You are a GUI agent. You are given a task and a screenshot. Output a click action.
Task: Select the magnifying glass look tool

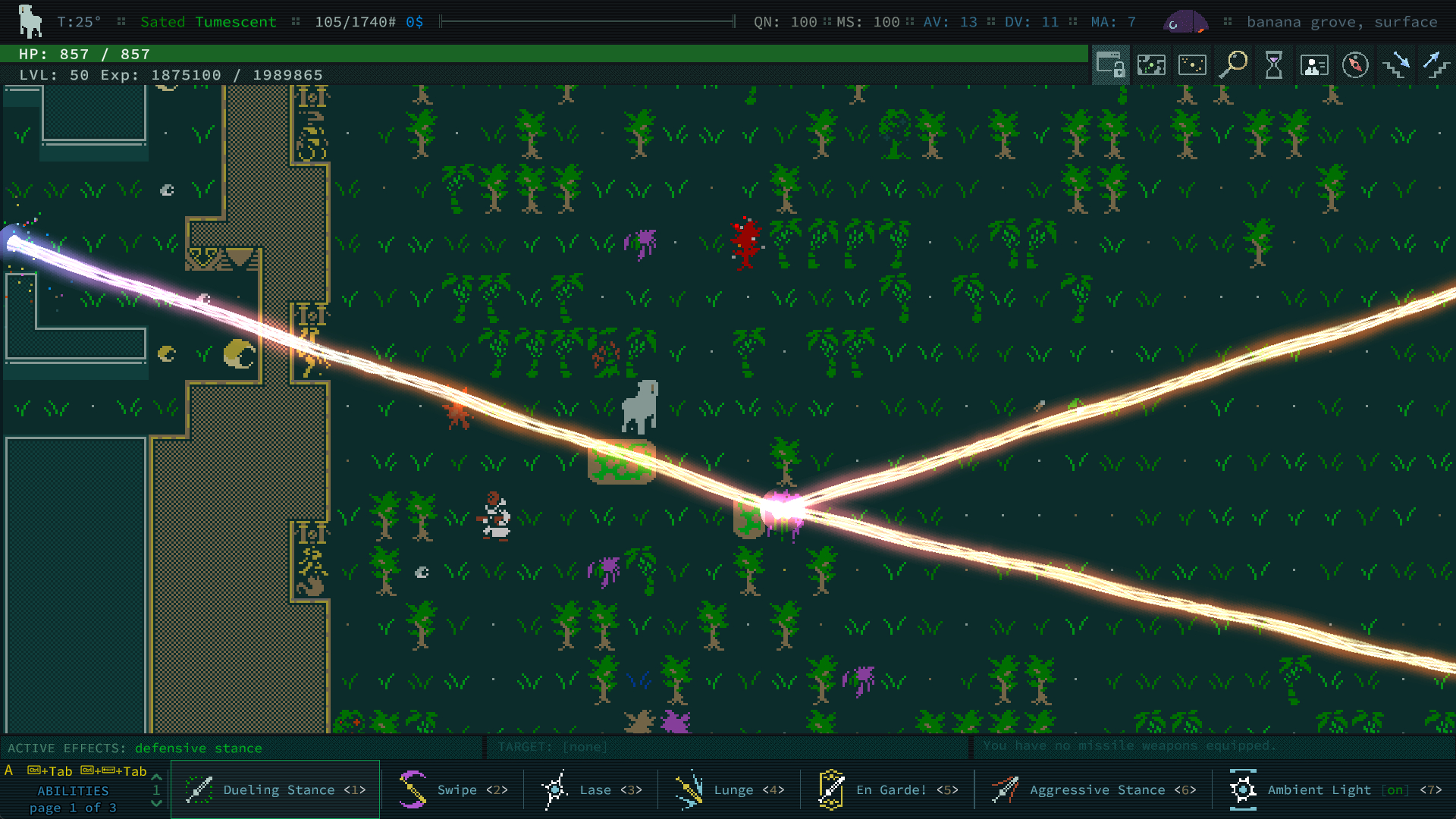coord(1233,65)
